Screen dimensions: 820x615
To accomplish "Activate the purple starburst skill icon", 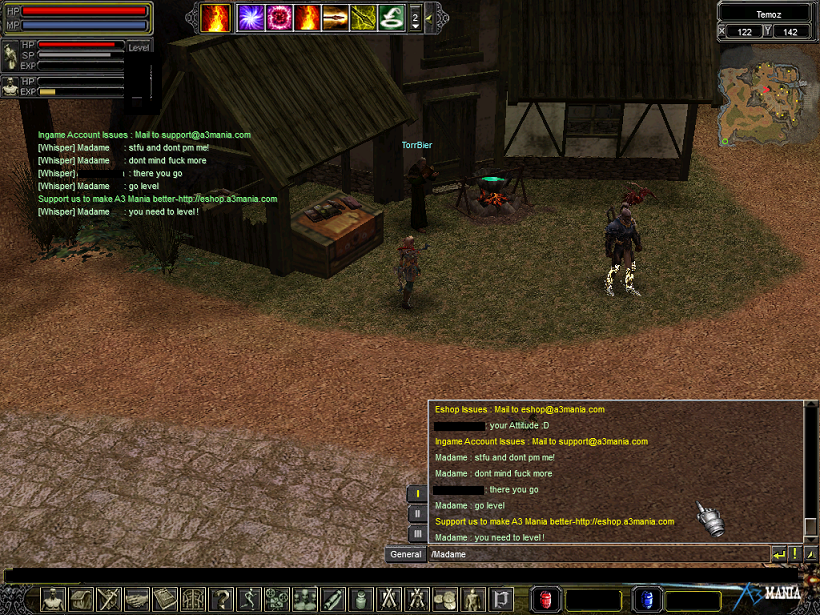I will 250,18.
